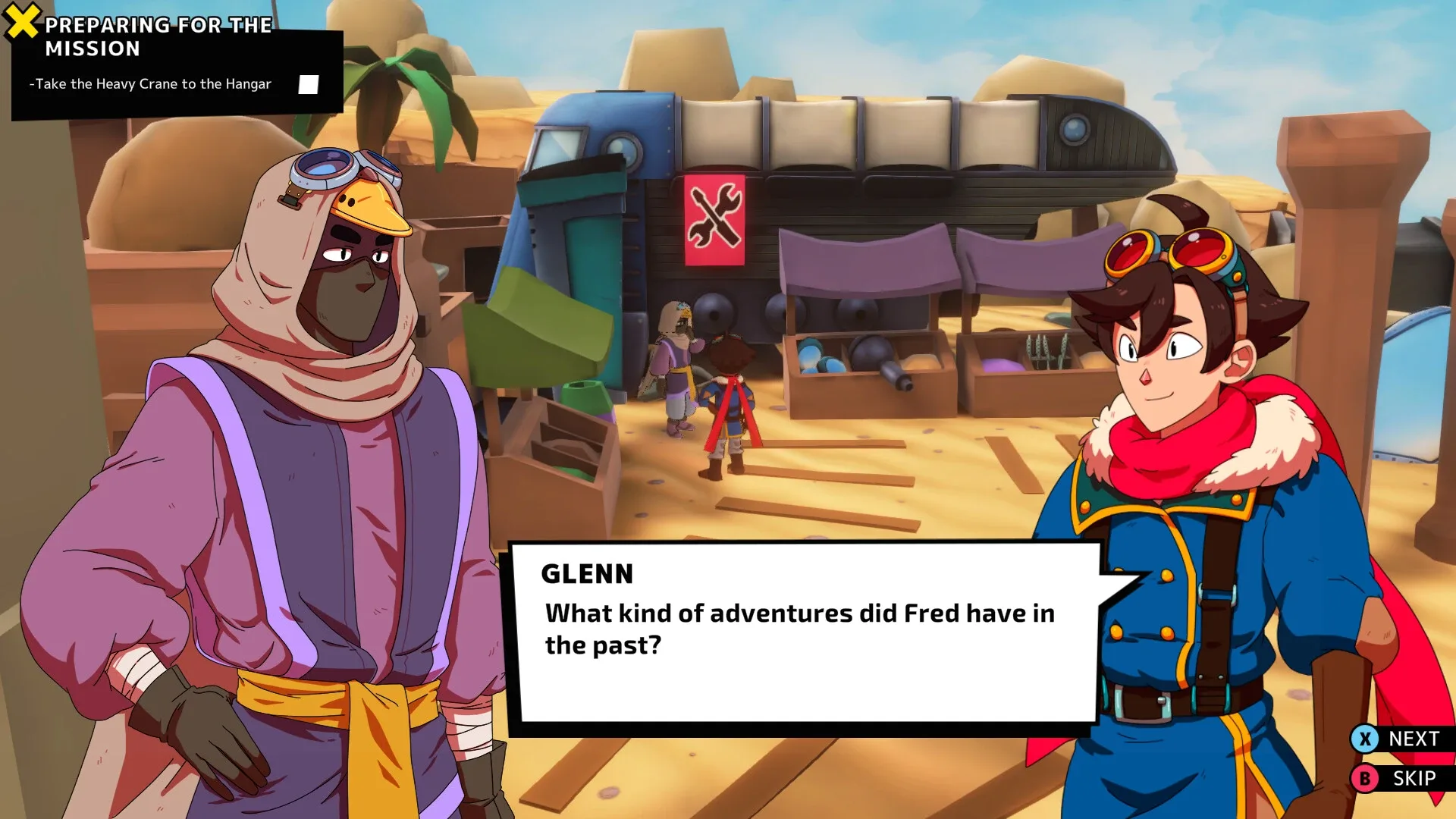Click the yellow X quest marker icon
The image size is (1456, 819).
21,18
